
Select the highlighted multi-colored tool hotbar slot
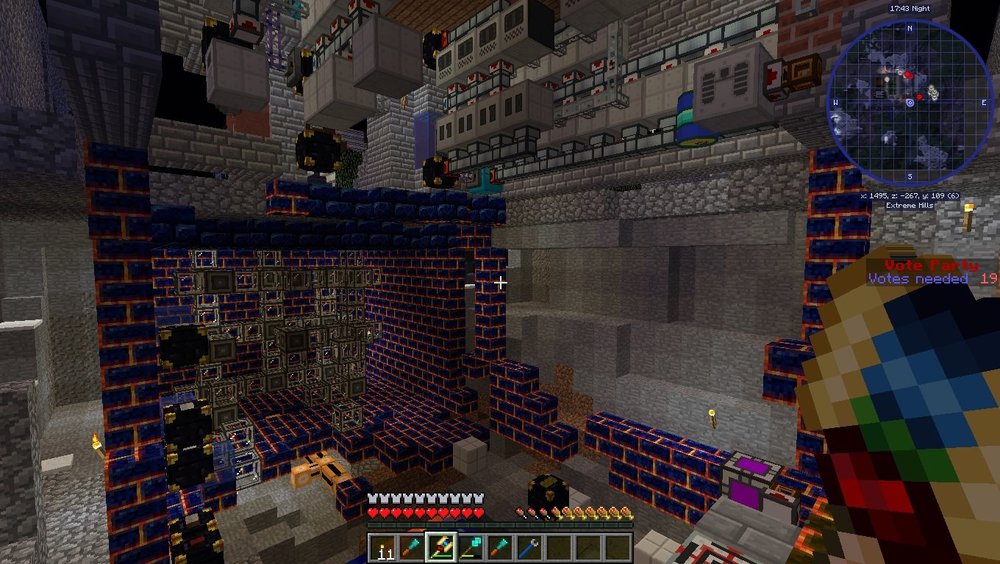tap(440, 546)
